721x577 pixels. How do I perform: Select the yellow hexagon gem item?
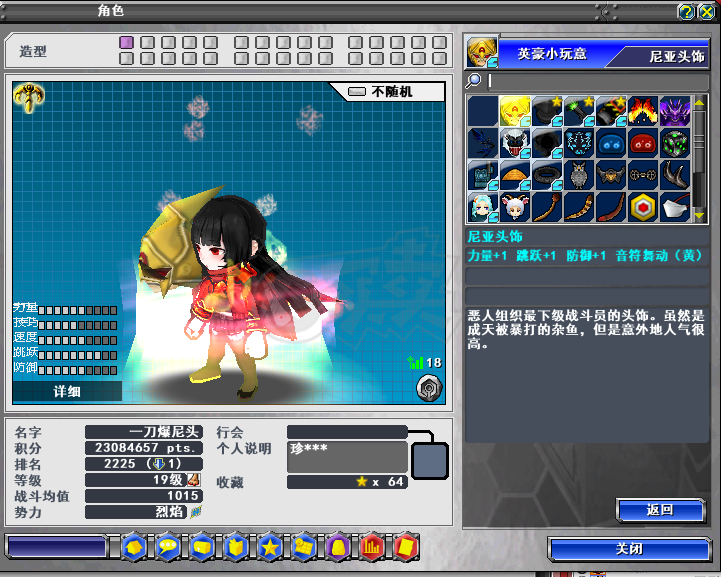tap(643, 207)
